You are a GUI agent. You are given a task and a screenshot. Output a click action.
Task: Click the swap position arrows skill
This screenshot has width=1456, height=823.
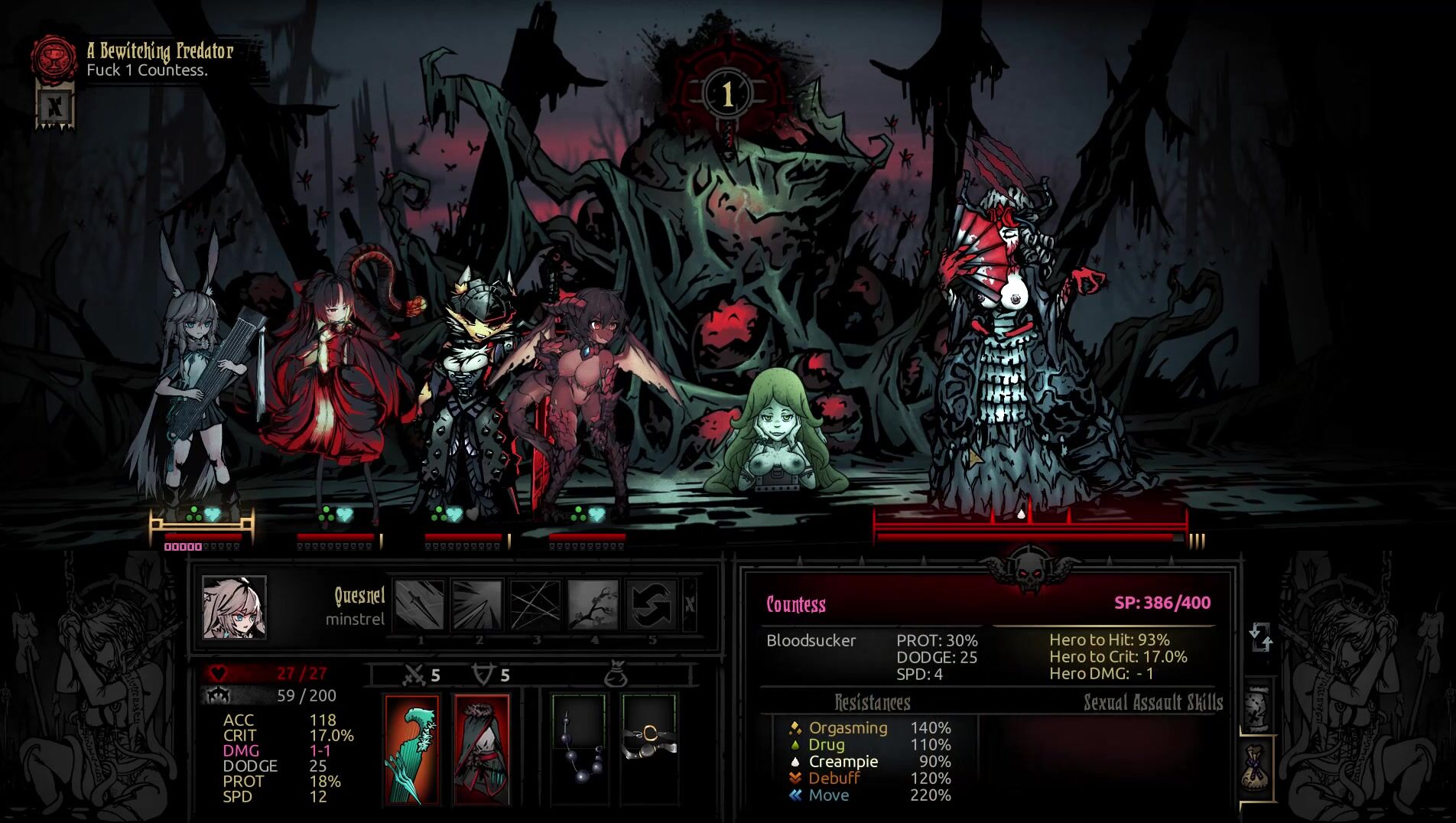[x=652, y=604]
